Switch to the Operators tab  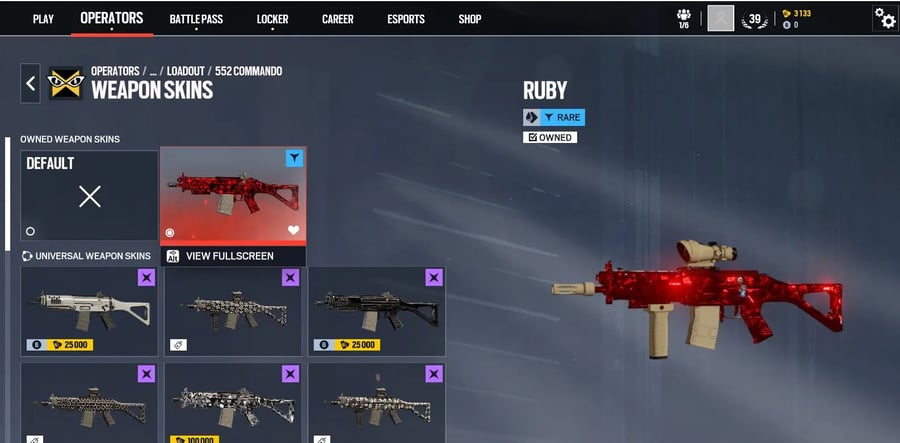[x=111, y=18]
